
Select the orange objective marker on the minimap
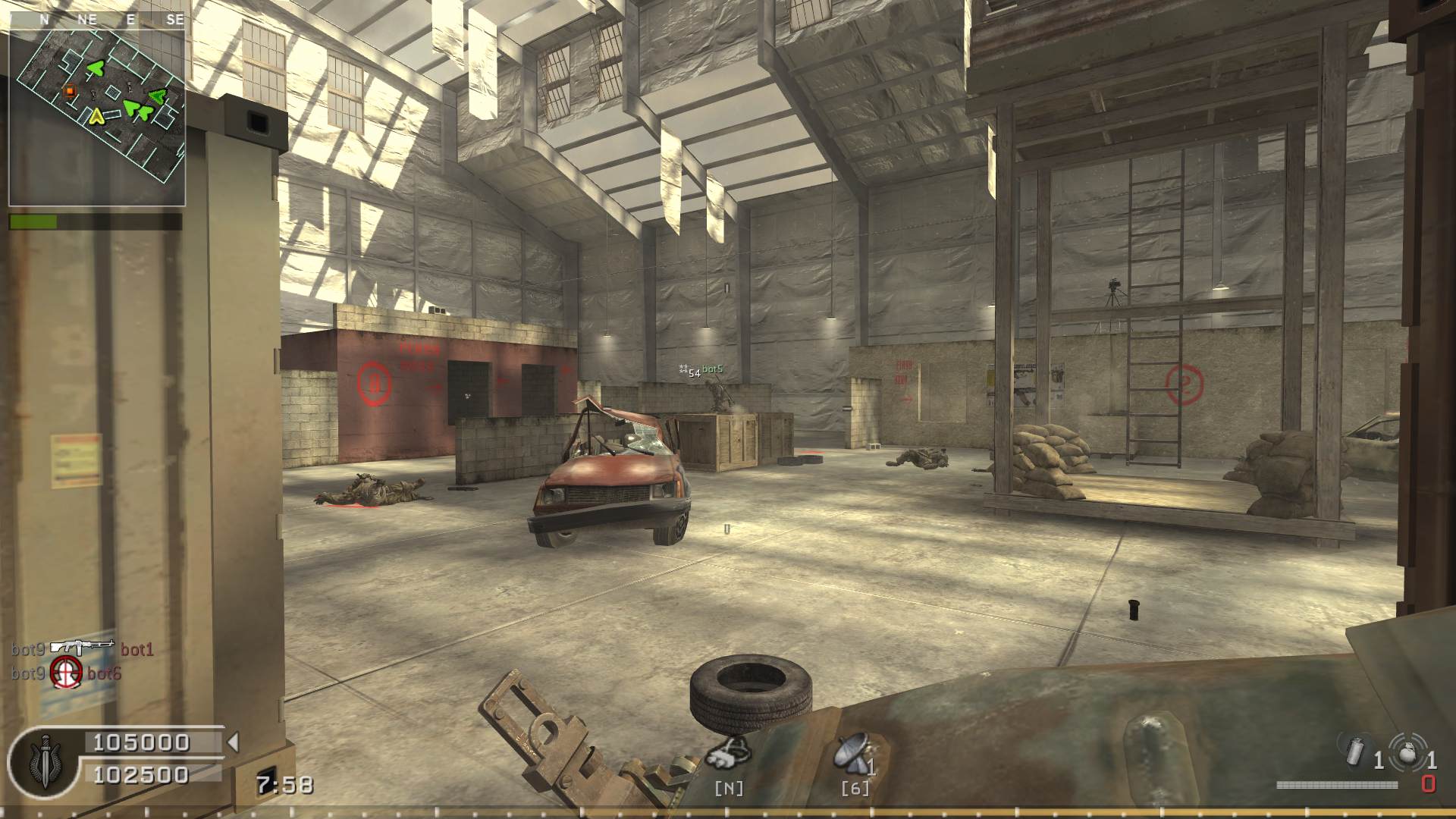click(x=70, y=91)
